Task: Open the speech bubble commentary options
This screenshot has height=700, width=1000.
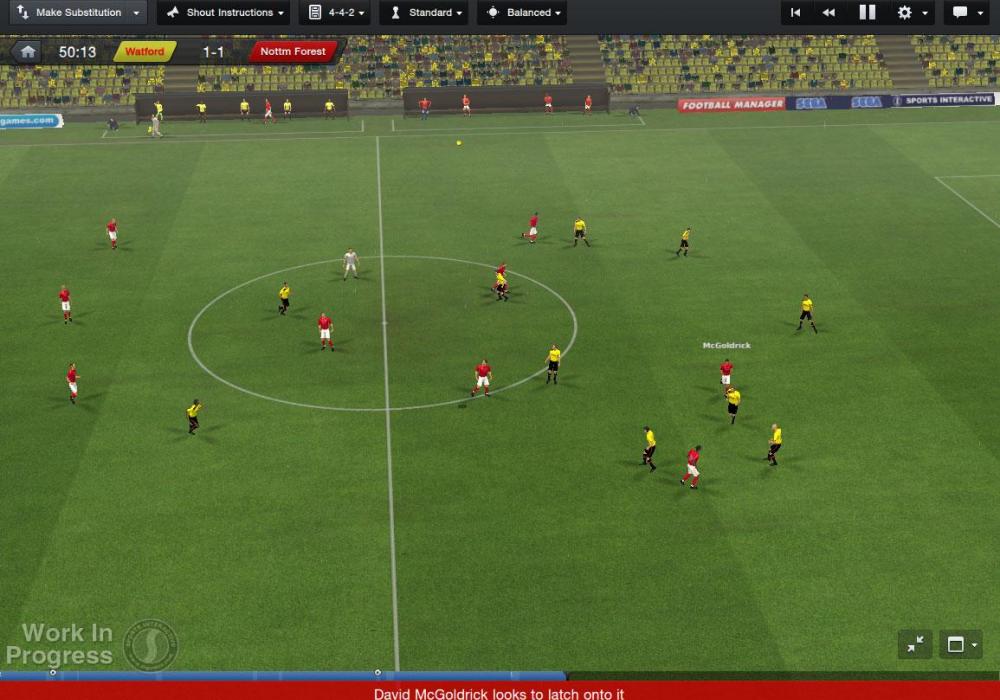Action: (965, 13)
